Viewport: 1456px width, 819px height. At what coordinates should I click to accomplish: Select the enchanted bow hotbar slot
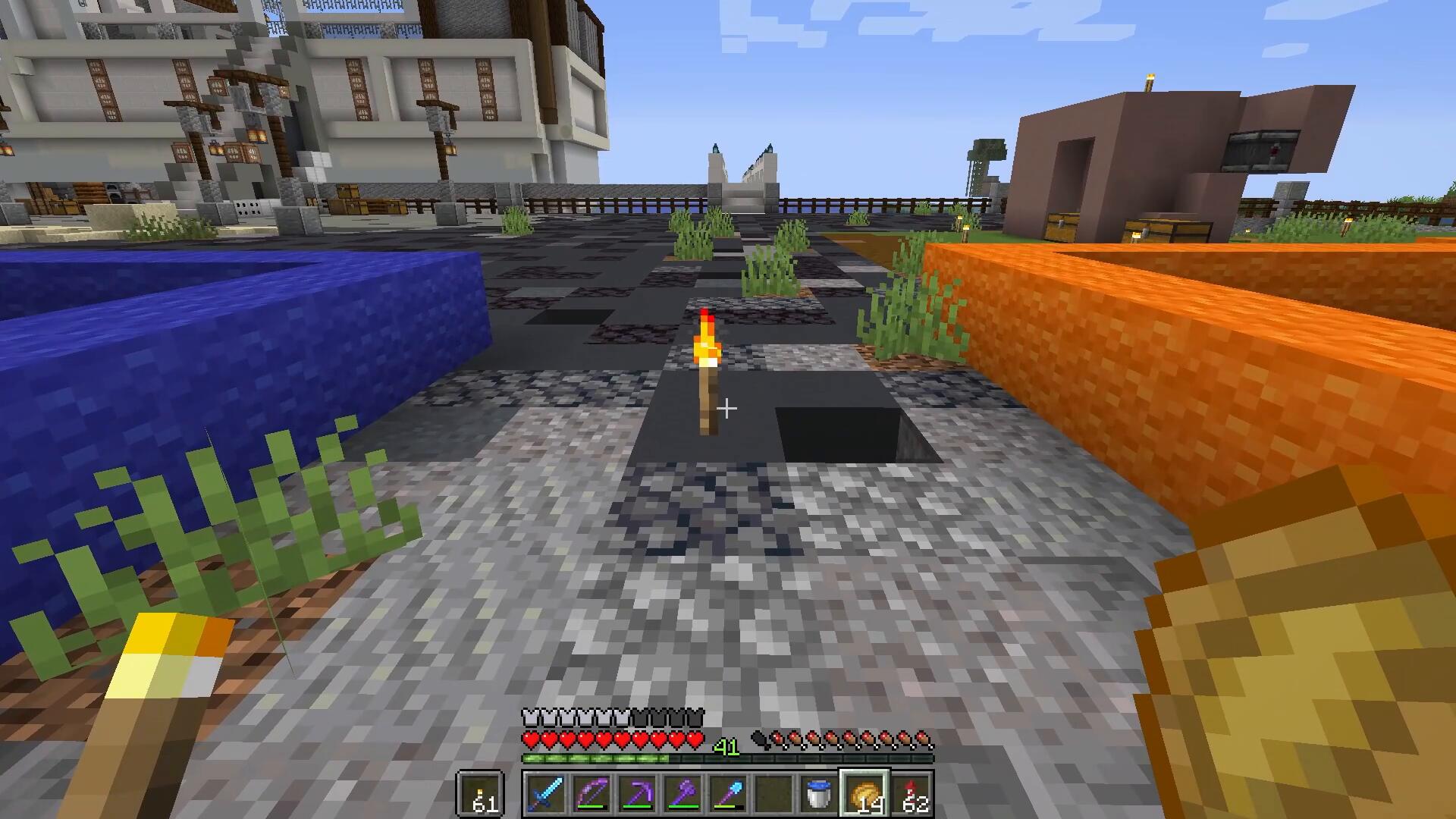pos(591,794)
